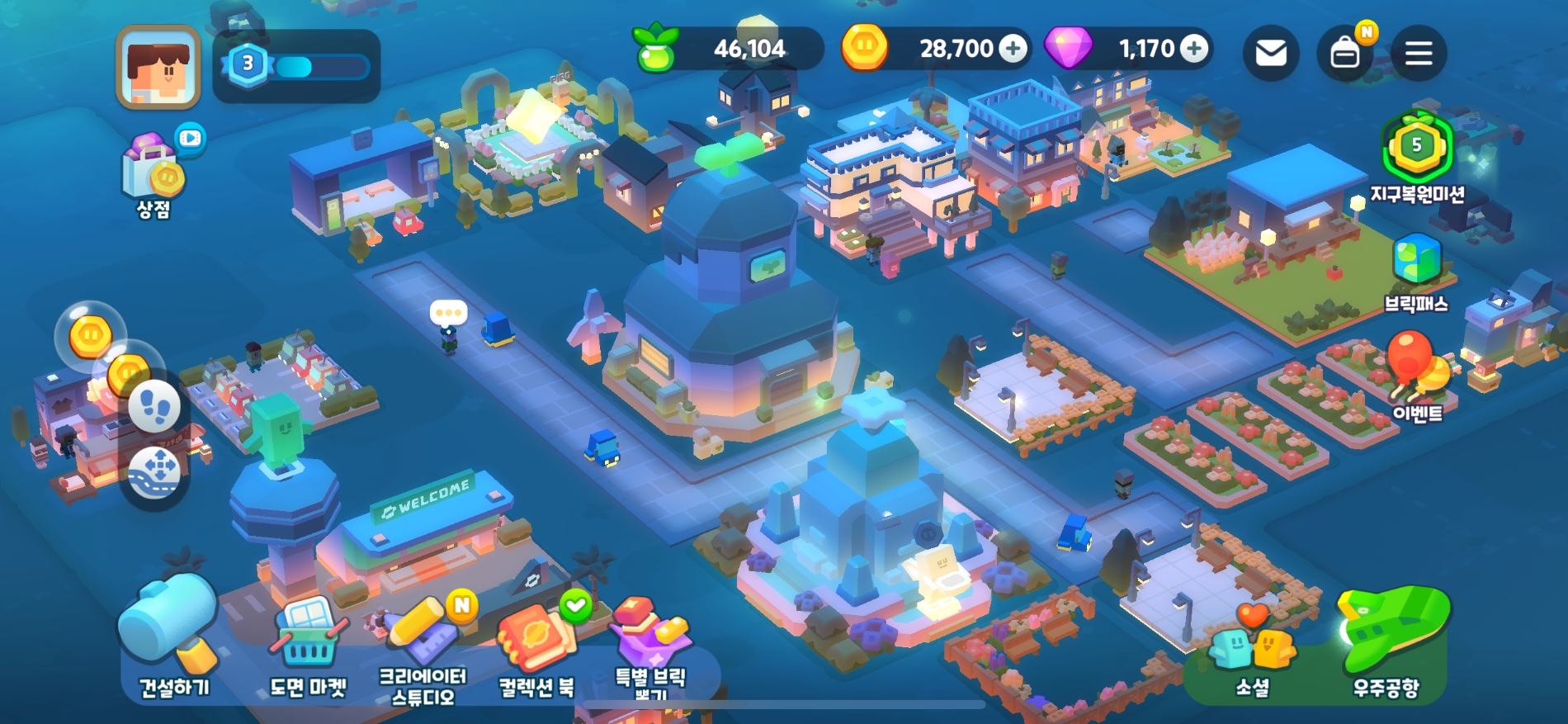This screenshot has height=724, width=1568.
Task: Open the player avatar profile
Action: pos(158,67)
